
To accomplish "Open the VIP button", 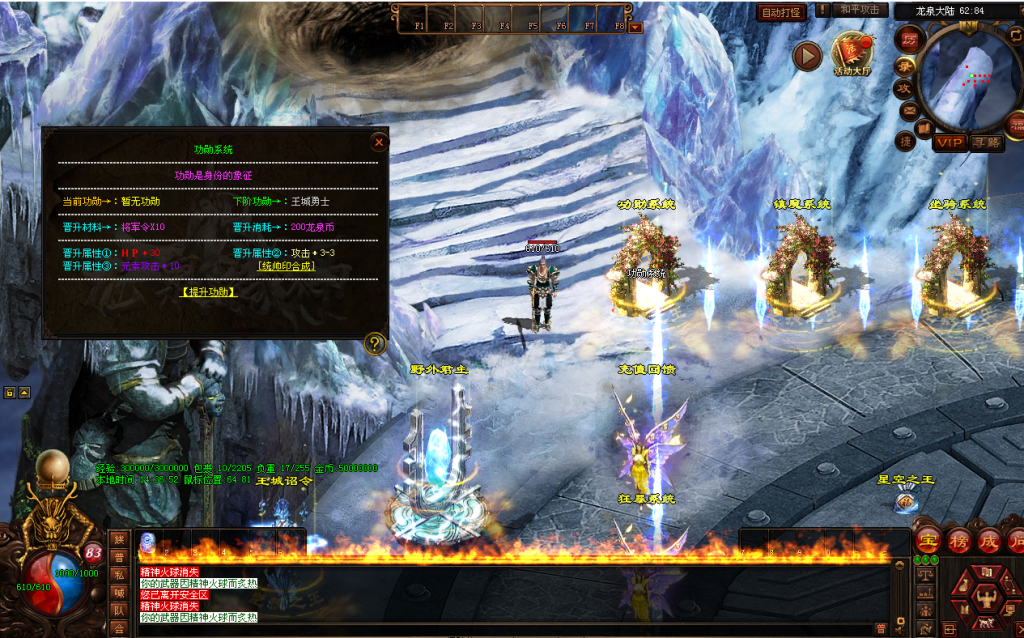I will pos(948,143).
